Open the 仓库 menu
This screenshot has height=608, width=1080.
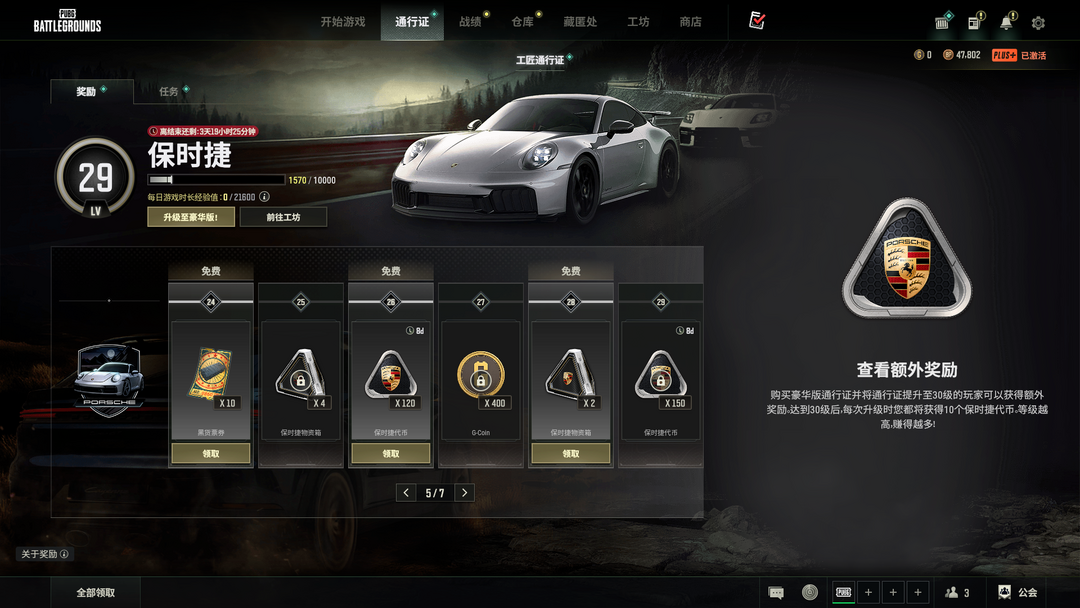click(x=522, y=22)
